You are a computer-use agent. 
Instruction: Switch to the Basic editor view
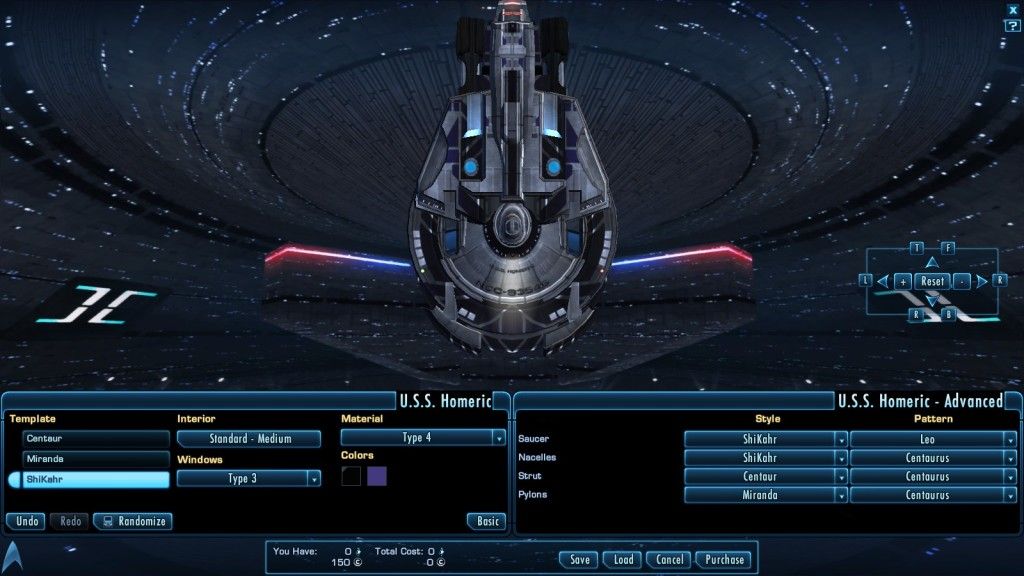[x=486, y=521]
